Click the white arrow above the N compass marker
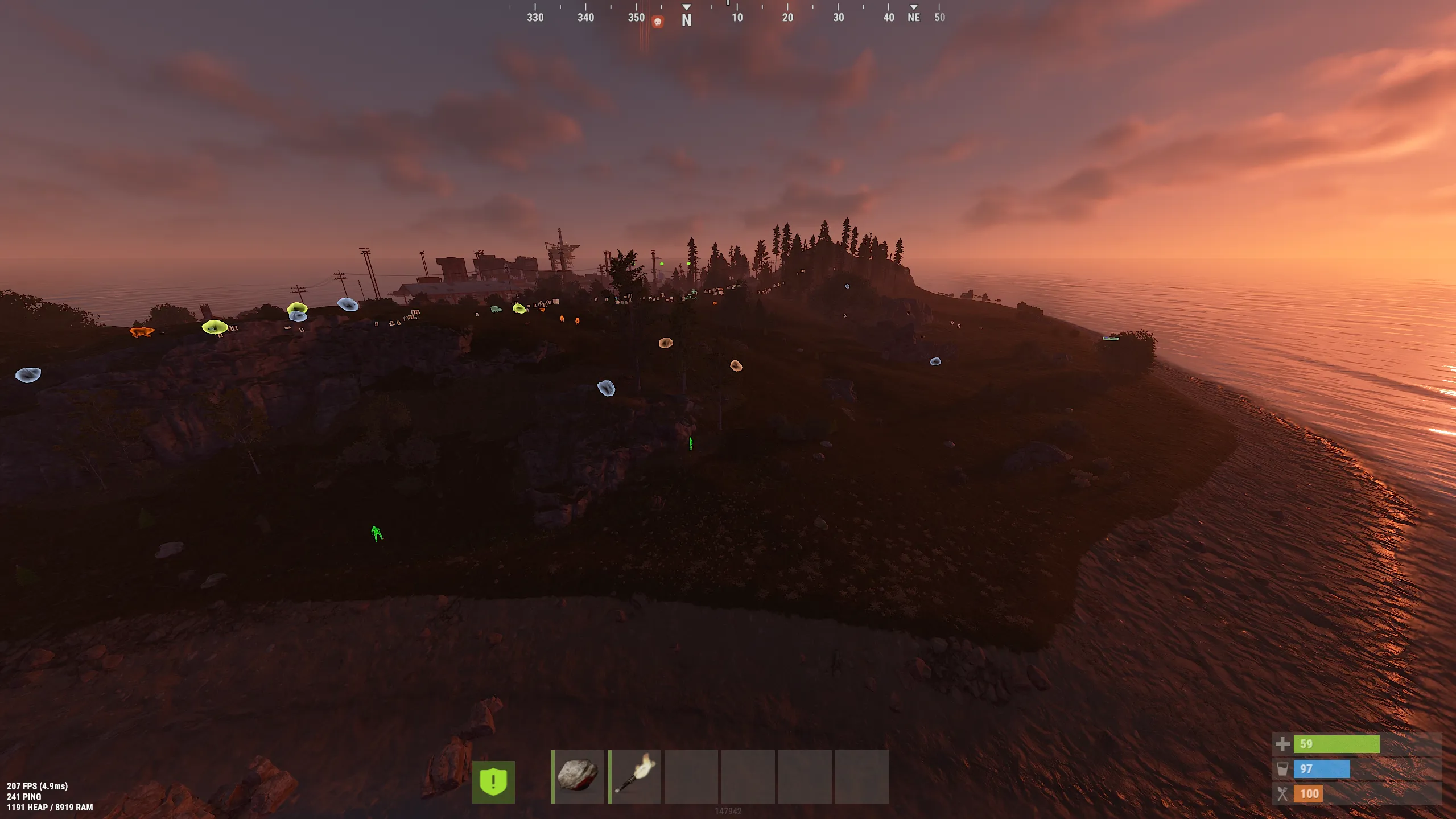 [x=686, y=6]
